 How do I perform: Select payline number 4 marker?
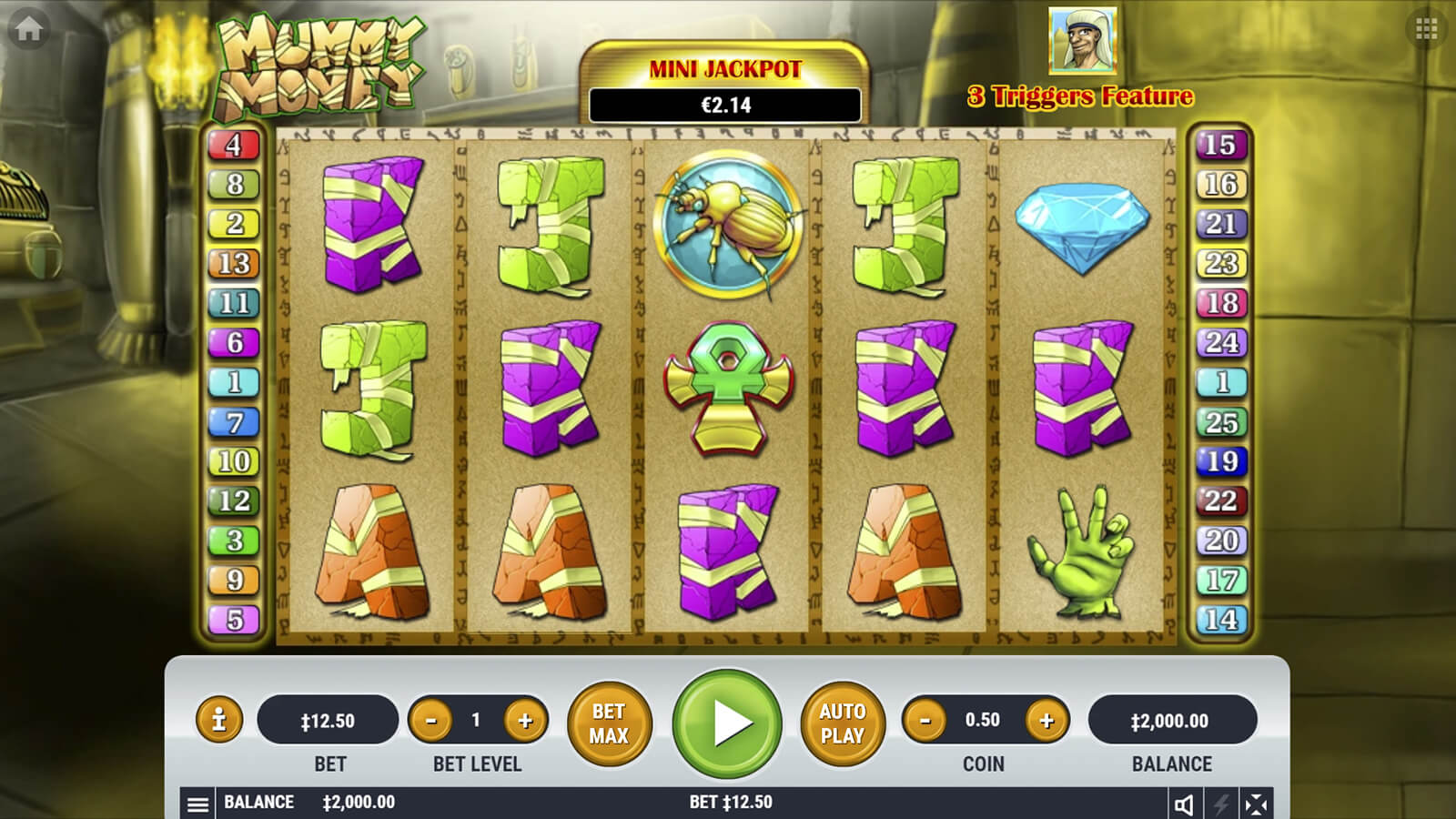coord(234,145)
